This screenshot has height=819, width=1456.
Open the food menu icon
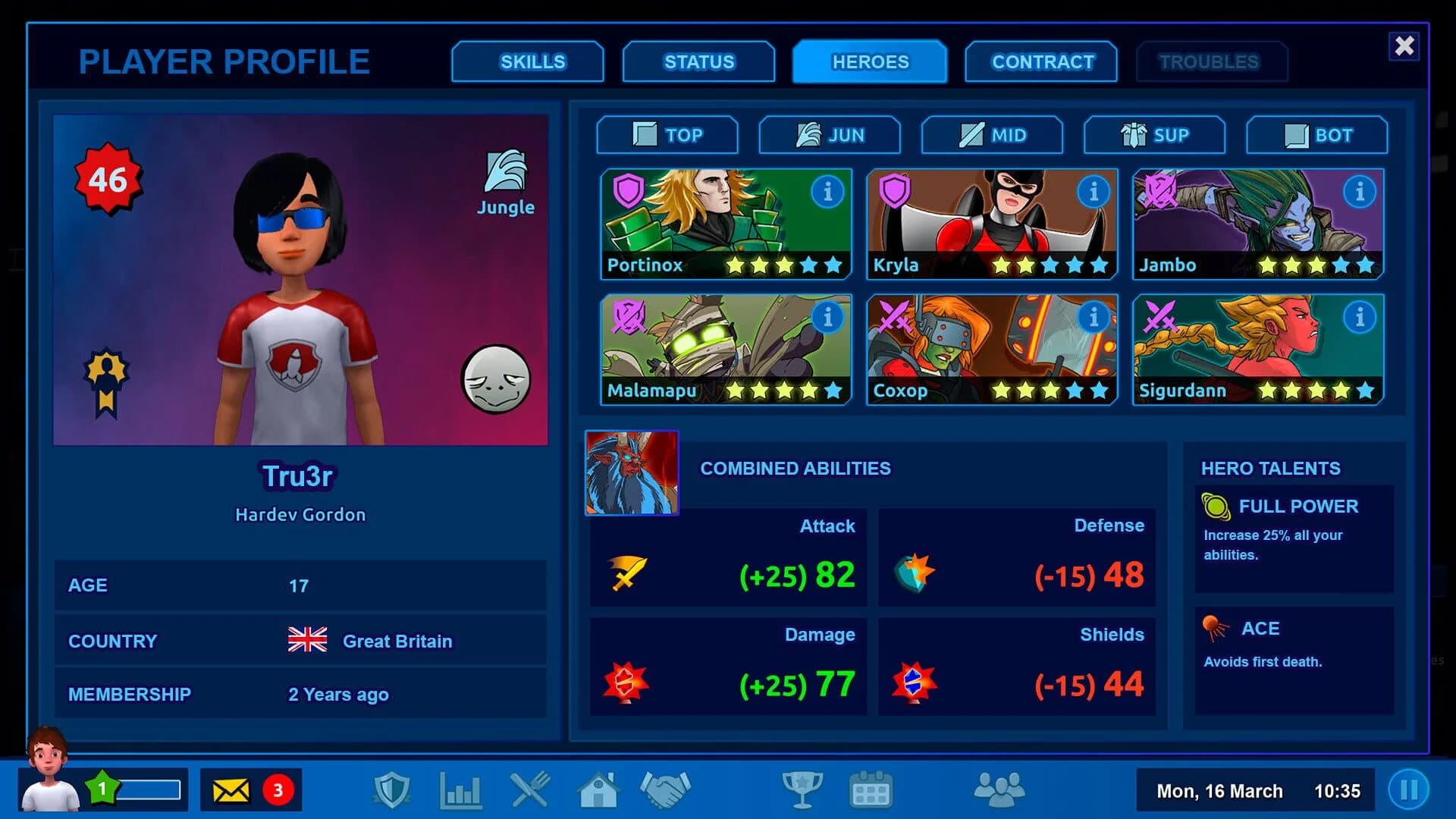pos(531,790)
